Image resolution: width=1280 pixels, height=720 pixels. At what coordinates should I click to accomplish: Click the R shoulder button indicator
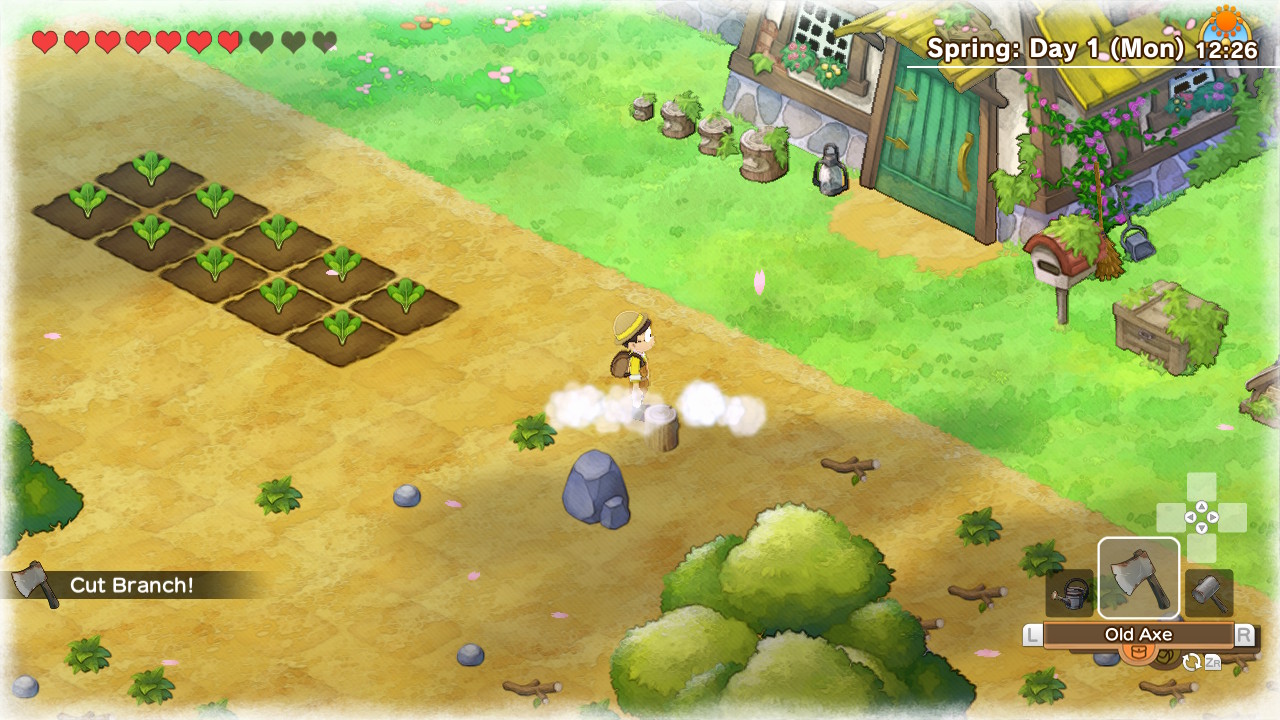click(1246, 634)
